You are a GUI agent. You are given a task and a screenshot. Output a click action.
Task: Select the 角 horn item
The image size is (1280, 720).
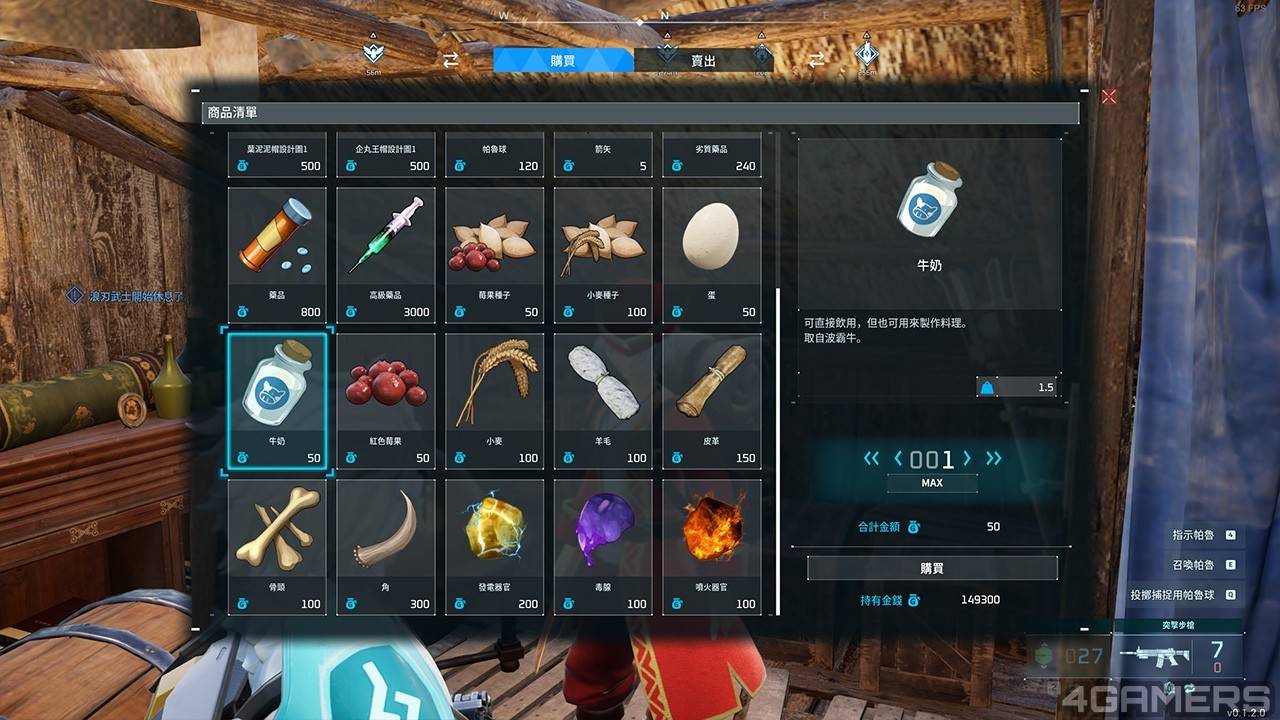point(386,546)
